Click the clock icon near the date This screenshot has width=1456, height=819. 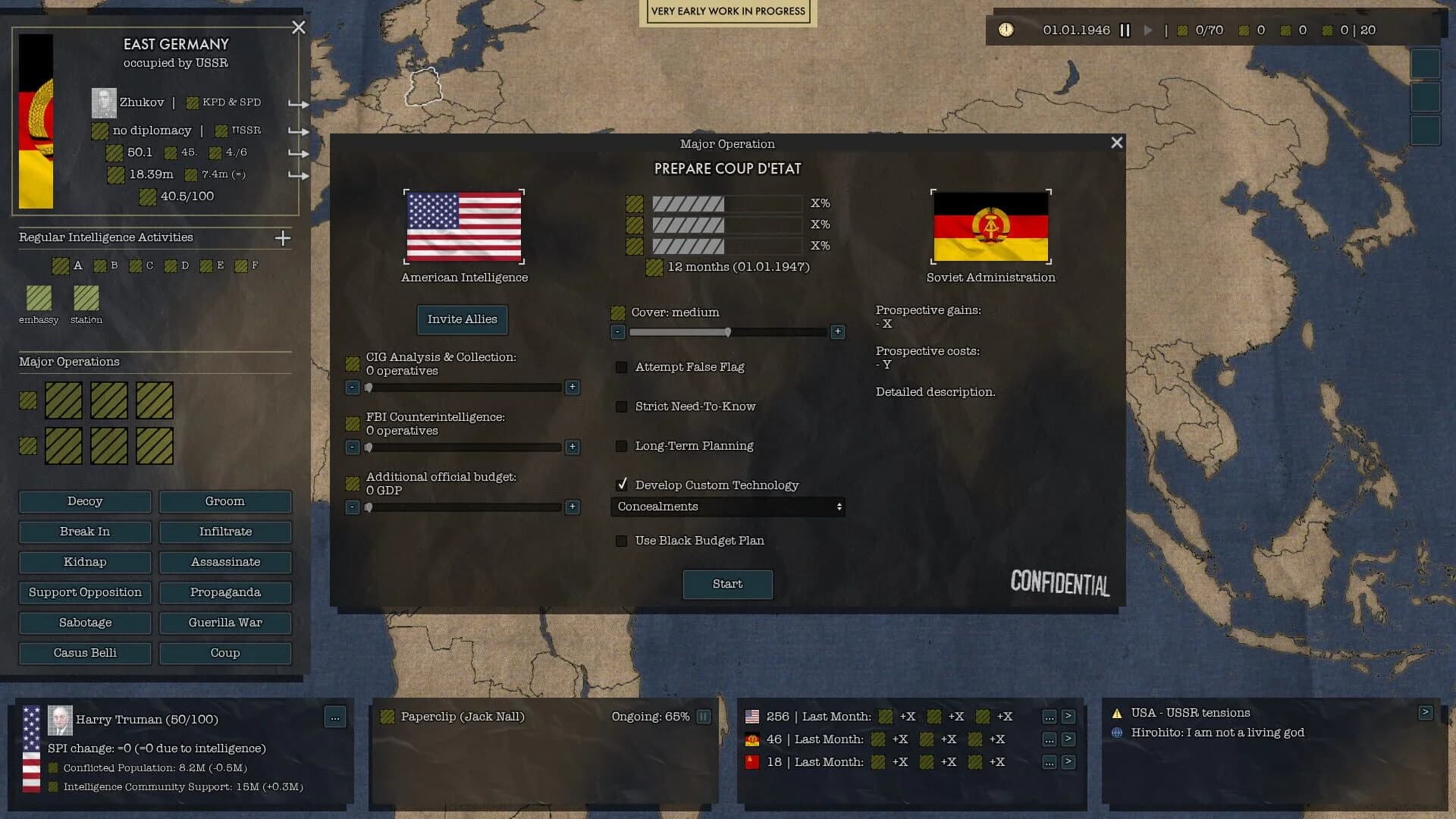point(1007,30)
